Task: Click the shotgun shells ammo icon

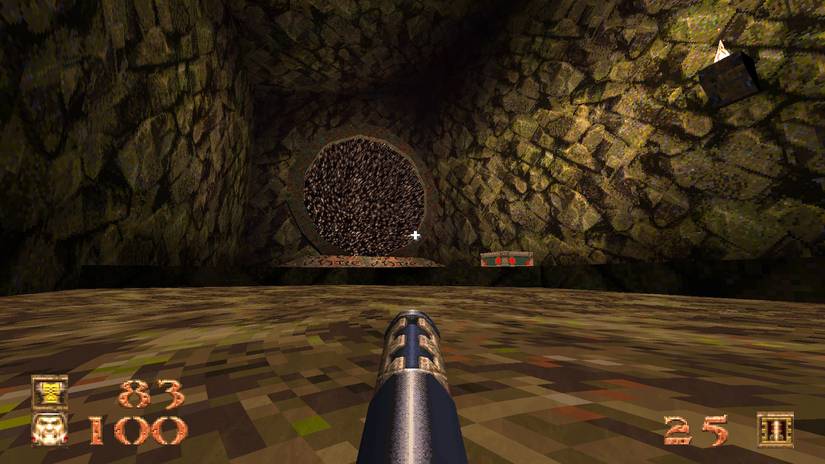Action: point(774,429)
